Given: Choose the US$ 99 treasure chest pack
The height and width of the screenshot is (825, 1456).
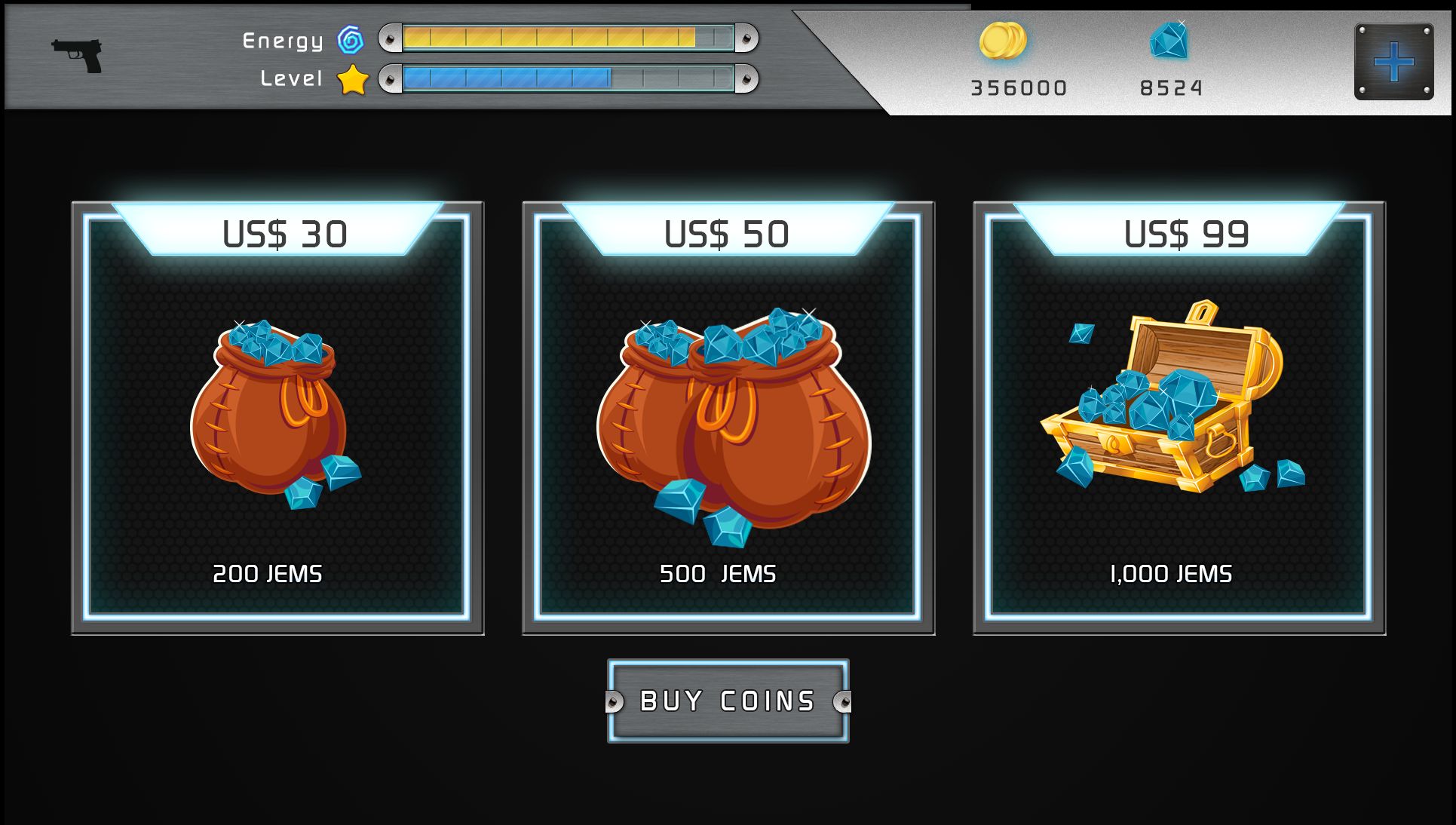Looking at the screenshot, I should pos(1179,419).
